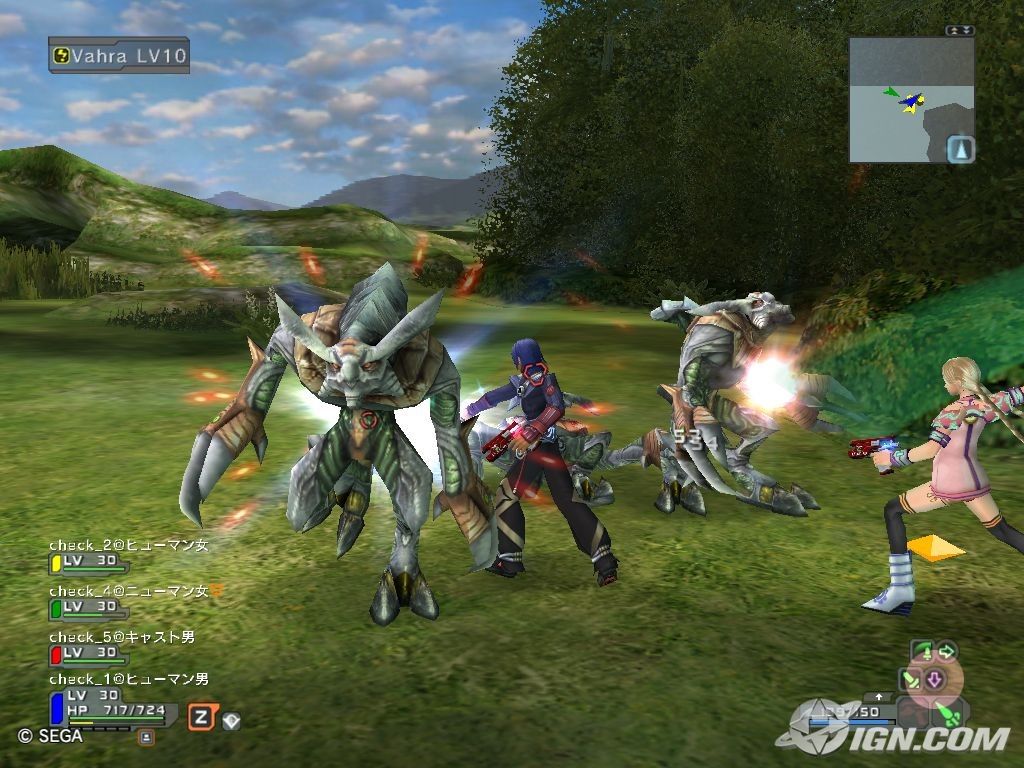The height and width of the screenshot is (768, 1024).
Task: Select the green sword palette slot
Action: pos(913,680)
